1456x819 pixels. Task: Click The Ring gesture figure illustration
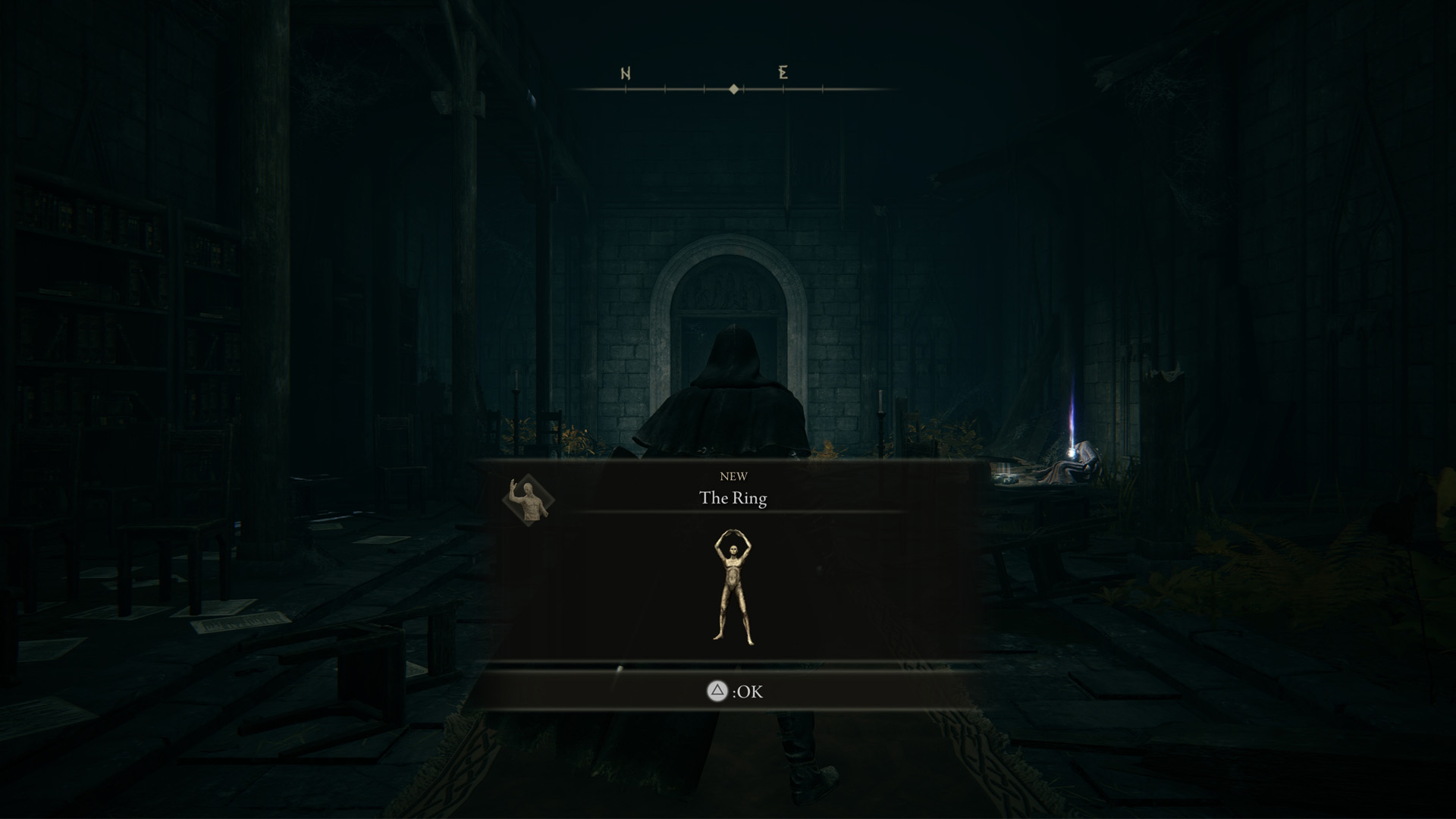[733, 588]
